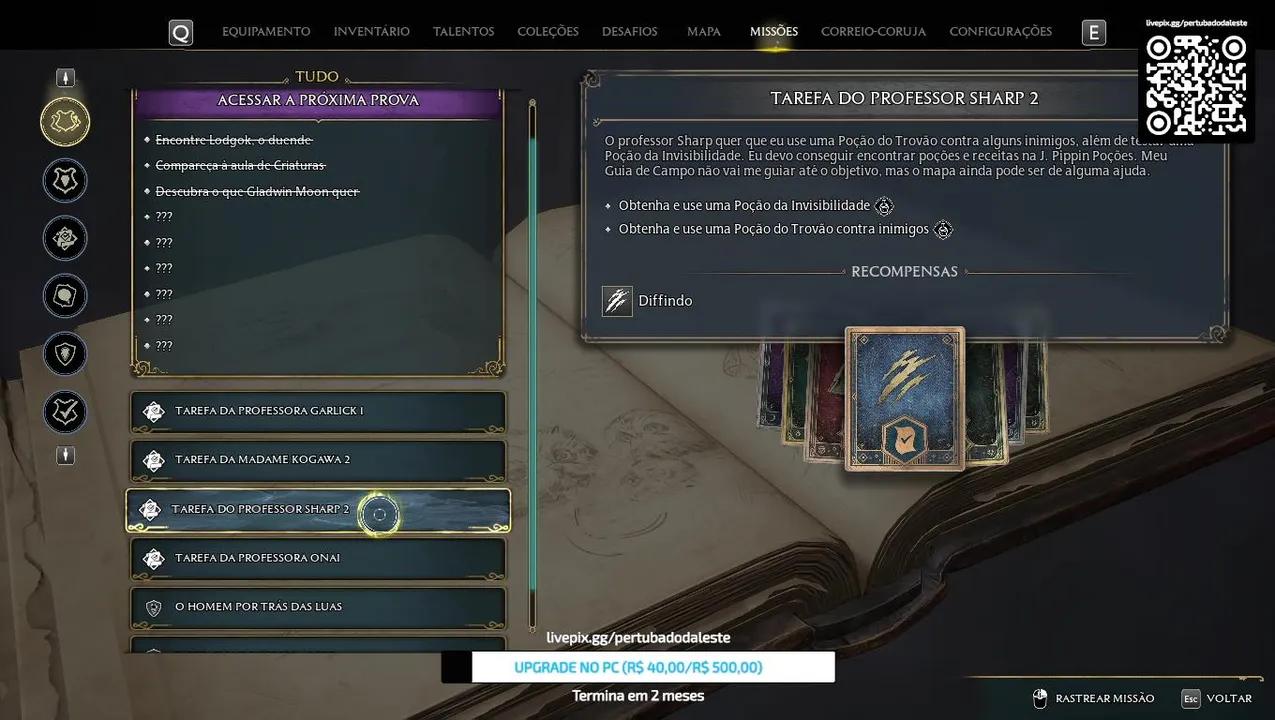This screenshot has height=720, width=1275.
Task: Select the O Homem por Trás das Luas quest
Action: [318, 607]
